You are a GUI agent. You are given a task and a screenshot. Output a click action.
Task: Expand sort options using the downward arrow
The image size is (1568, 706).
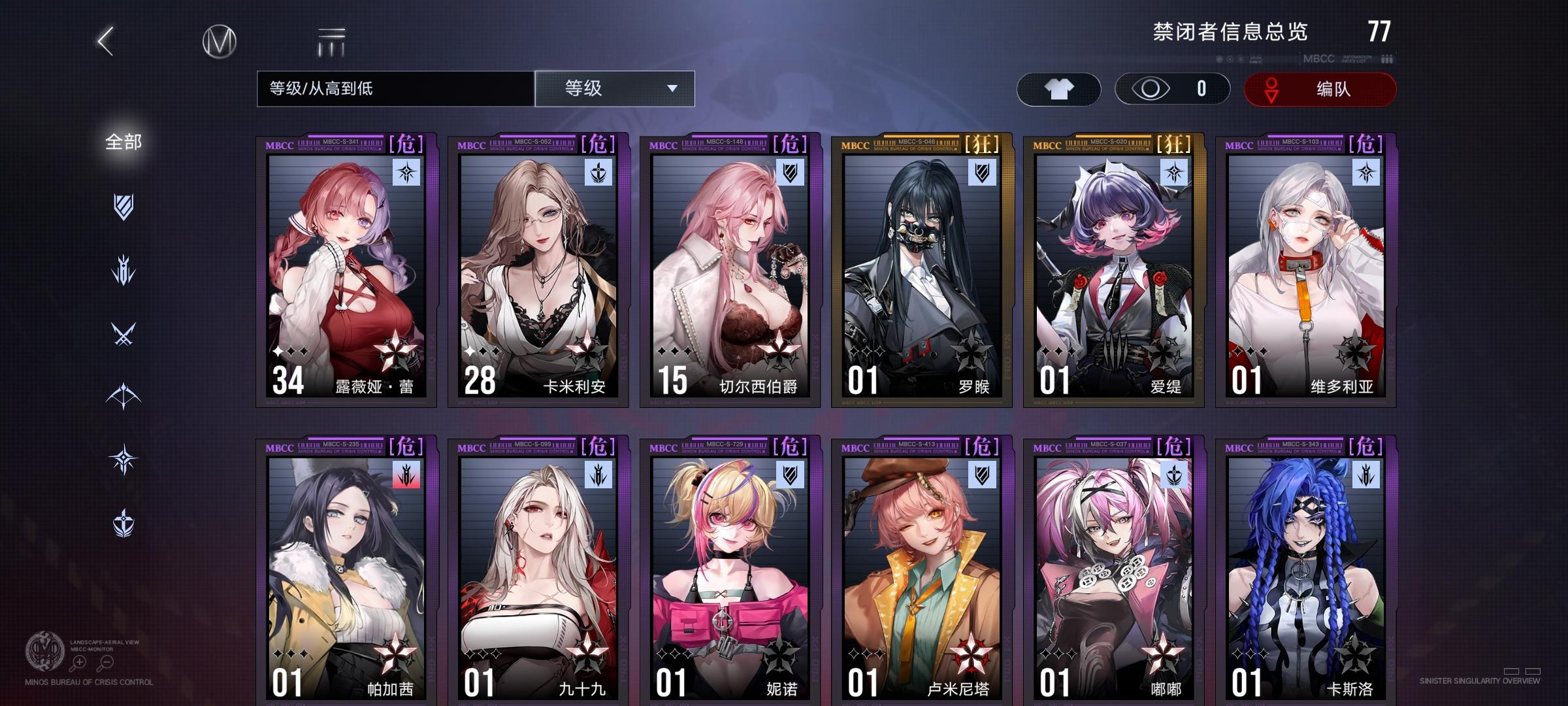pyautogui.click(x=673, y=89)
